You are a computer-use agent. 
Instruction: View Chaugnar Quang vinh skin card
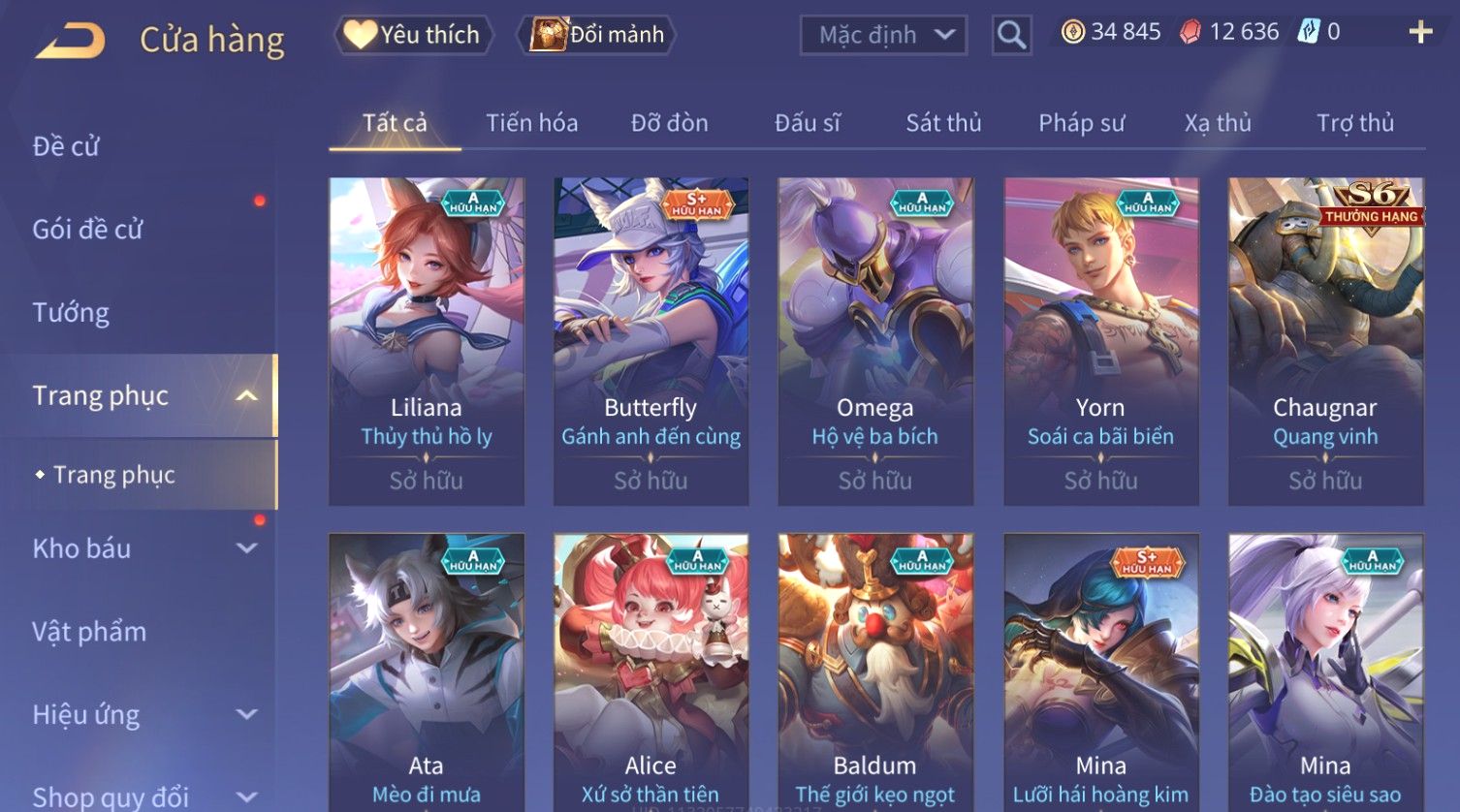pos(1325,341)
